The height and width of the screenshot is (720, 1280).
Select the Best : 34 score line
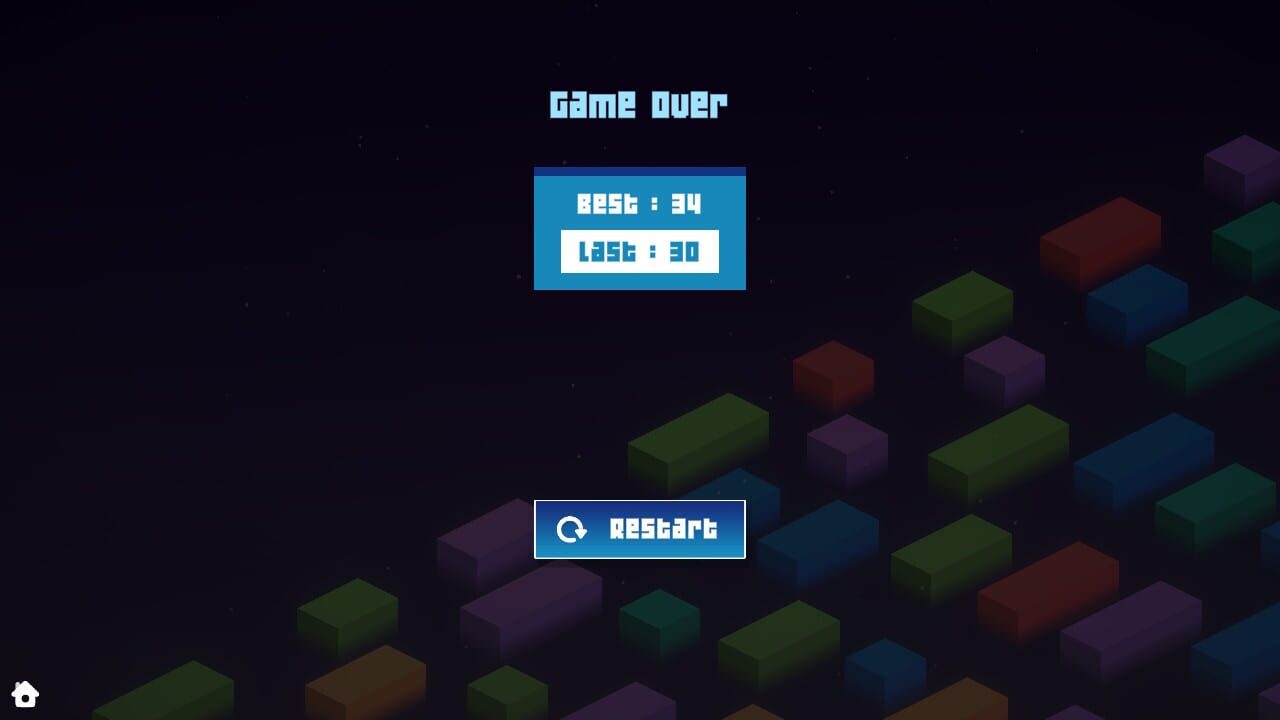click(639, 204)
